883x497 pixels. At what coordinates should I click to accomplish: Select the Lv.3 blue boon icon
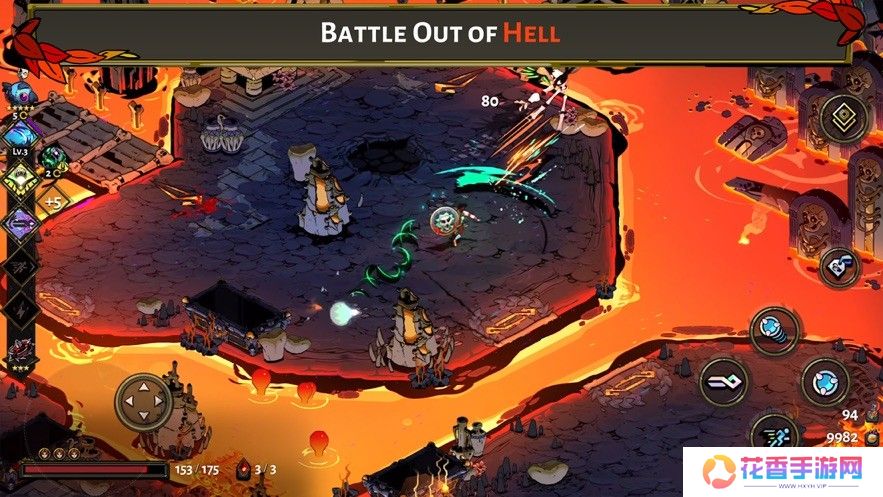pyautogui.click(x=19, y=138)
